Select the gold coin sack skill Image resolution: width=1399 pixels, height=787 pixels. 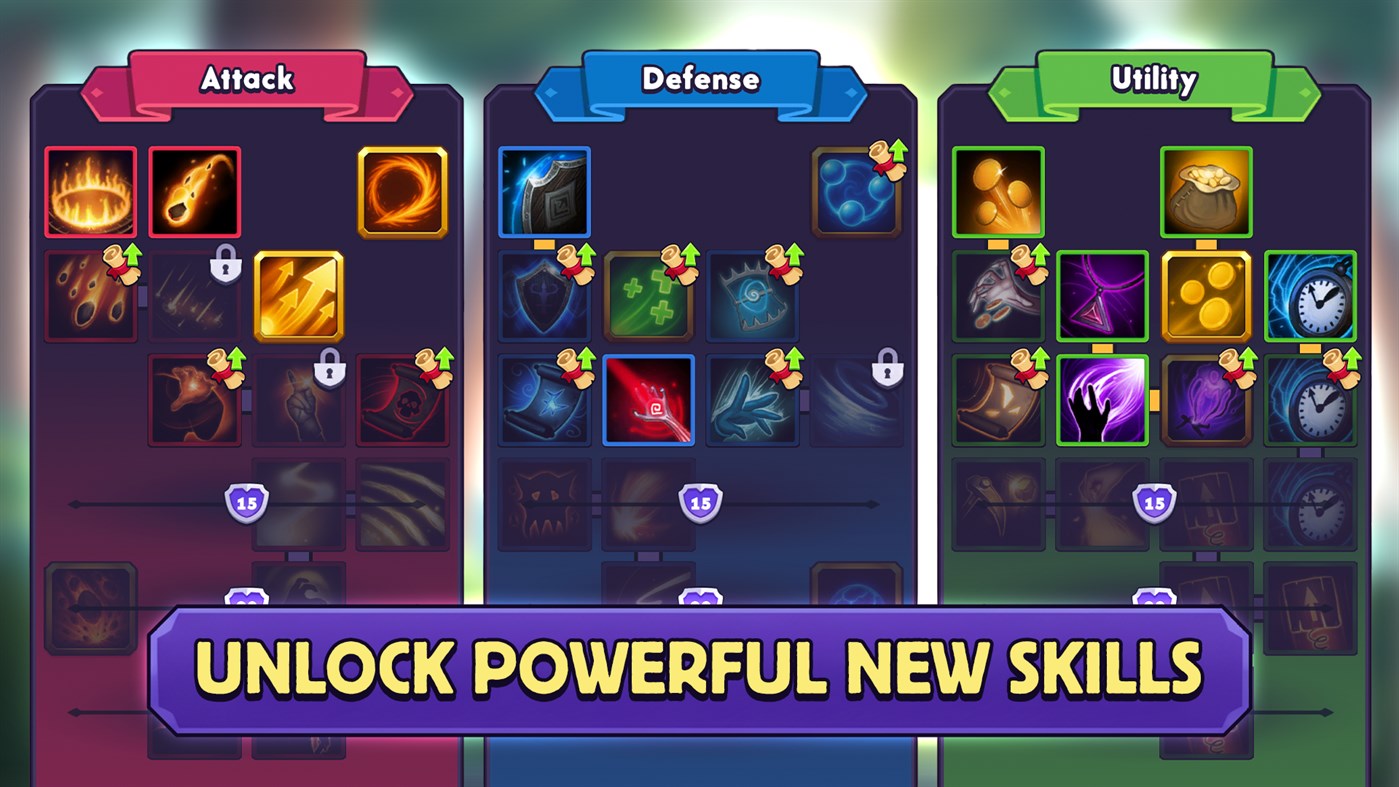coord(1205,192)
